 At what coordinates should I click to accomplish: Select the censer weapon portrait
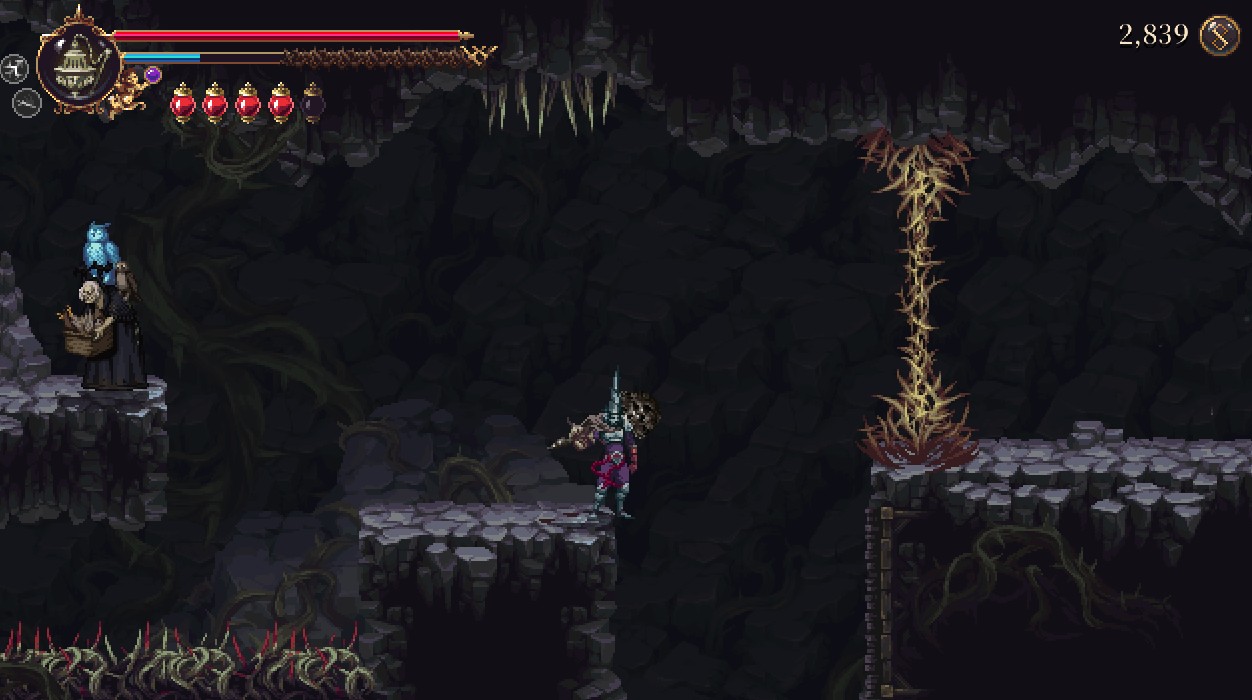78,63
